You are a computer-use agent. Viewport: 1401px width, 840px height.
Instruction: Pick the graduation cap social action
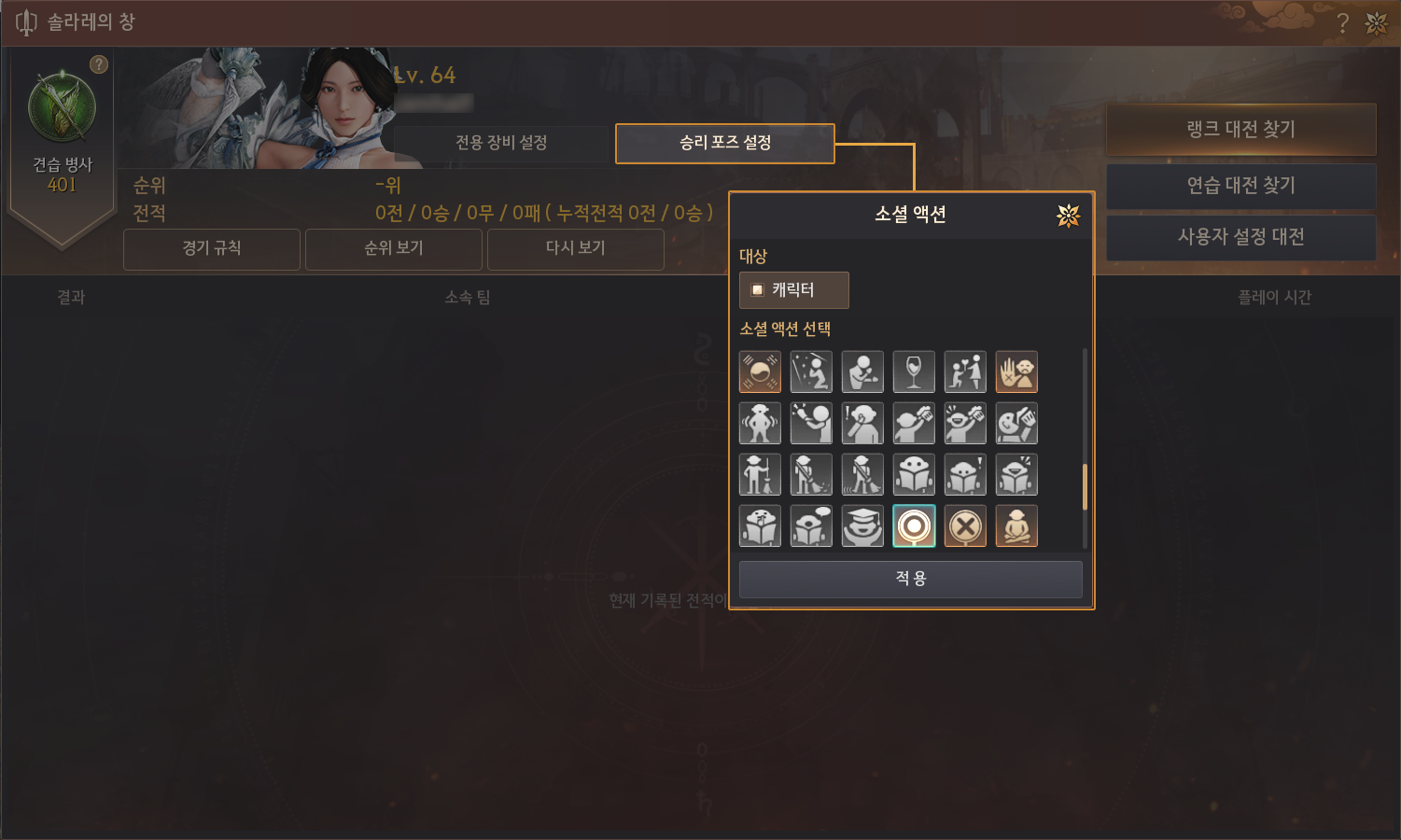862,526
